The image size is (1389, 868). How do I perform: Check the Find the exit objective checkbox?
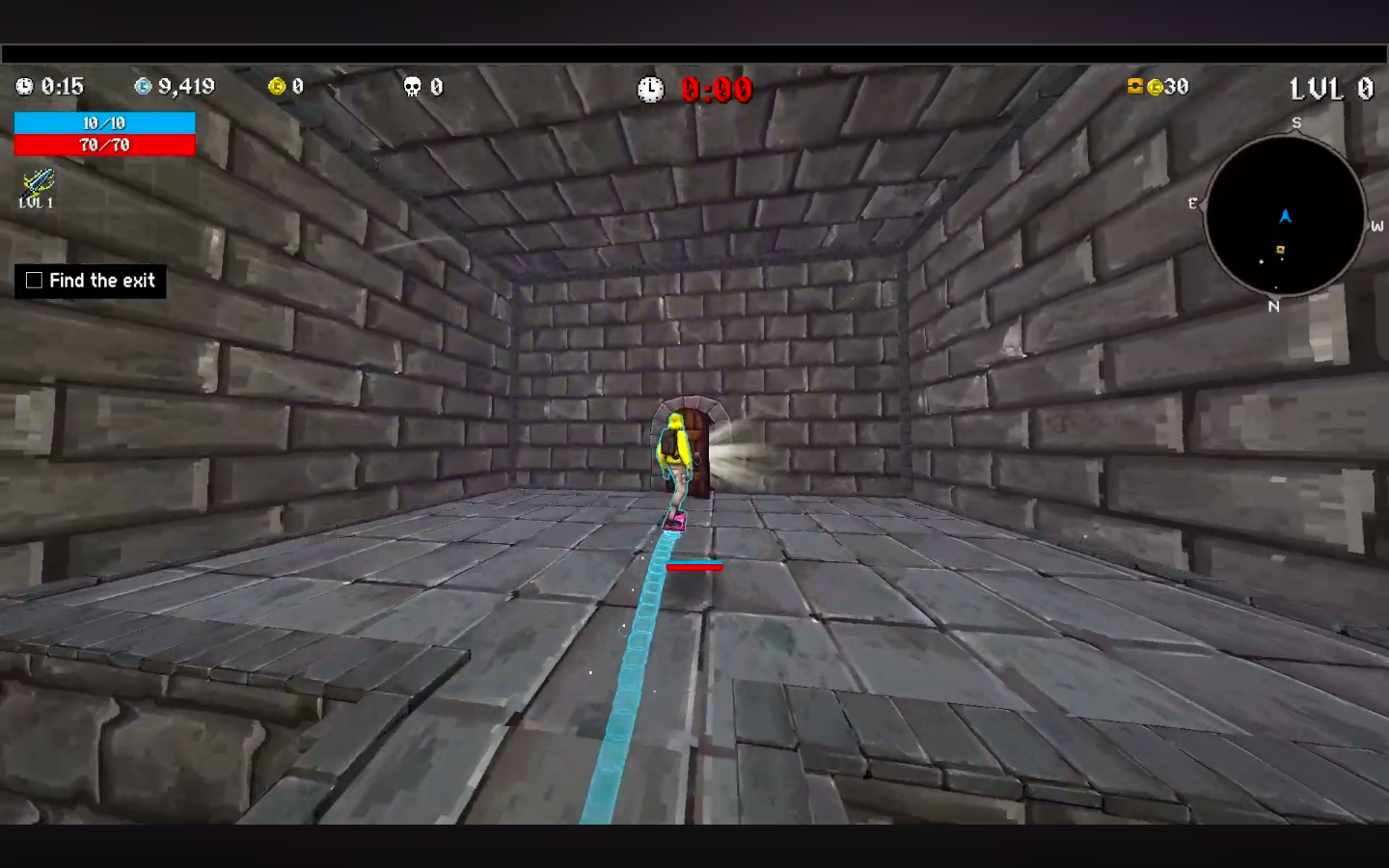tap(34, 280)
